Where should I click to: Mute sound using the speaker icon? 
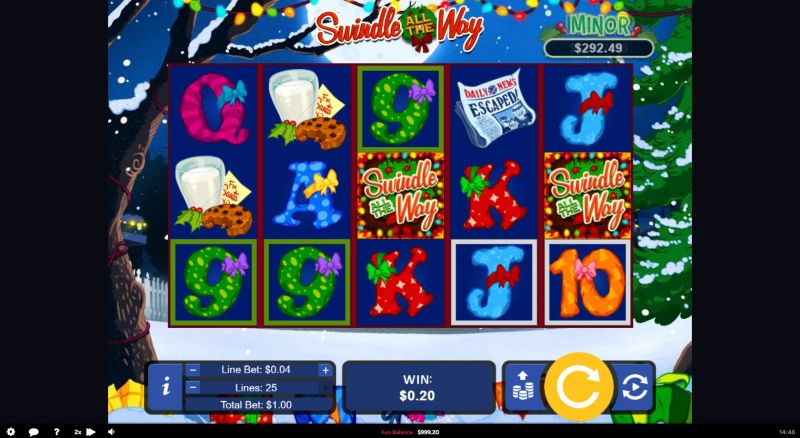[x=110, y=432]
